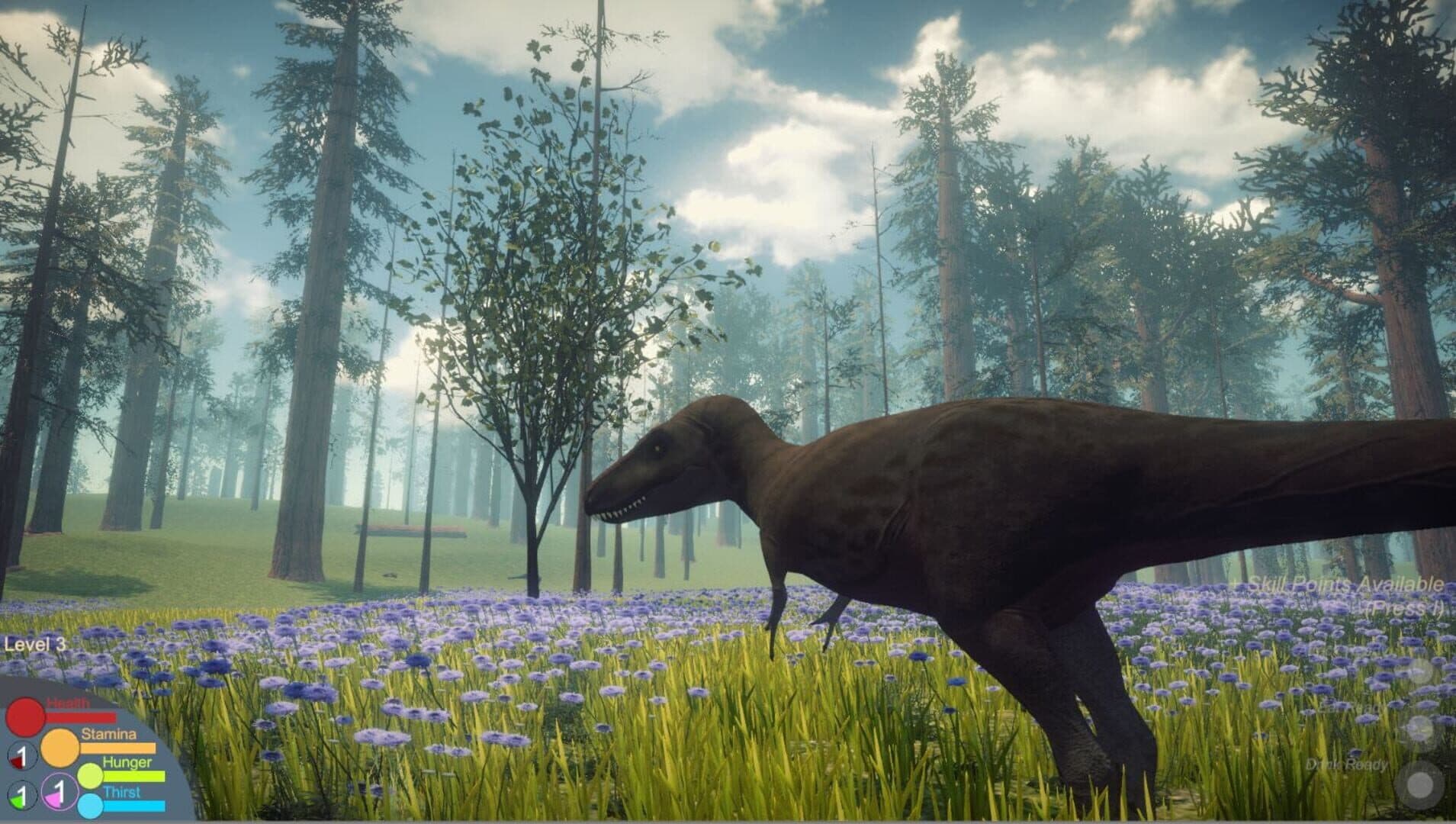Viewport: 1456px width, 824px height.
Task: Select the green skill point counter
Action: [x=21, y=796]
